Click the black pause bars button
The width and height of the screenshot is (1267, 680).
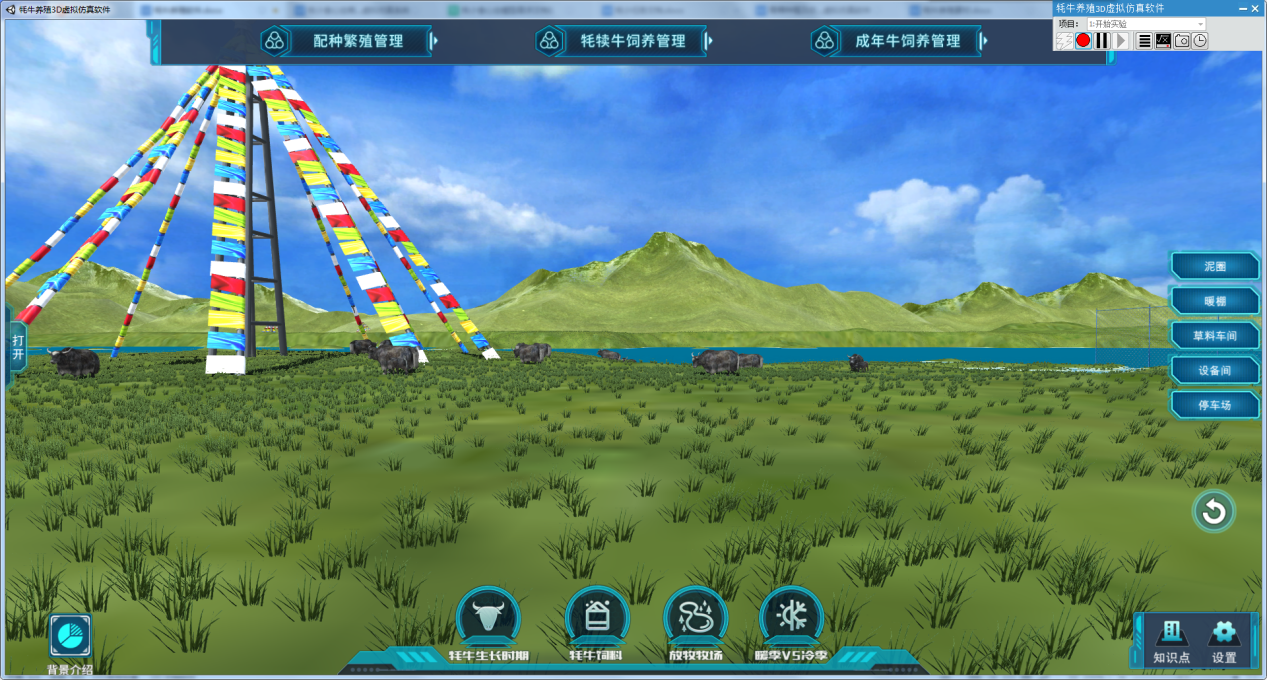pyautogui.click(x=1102, y=41)
